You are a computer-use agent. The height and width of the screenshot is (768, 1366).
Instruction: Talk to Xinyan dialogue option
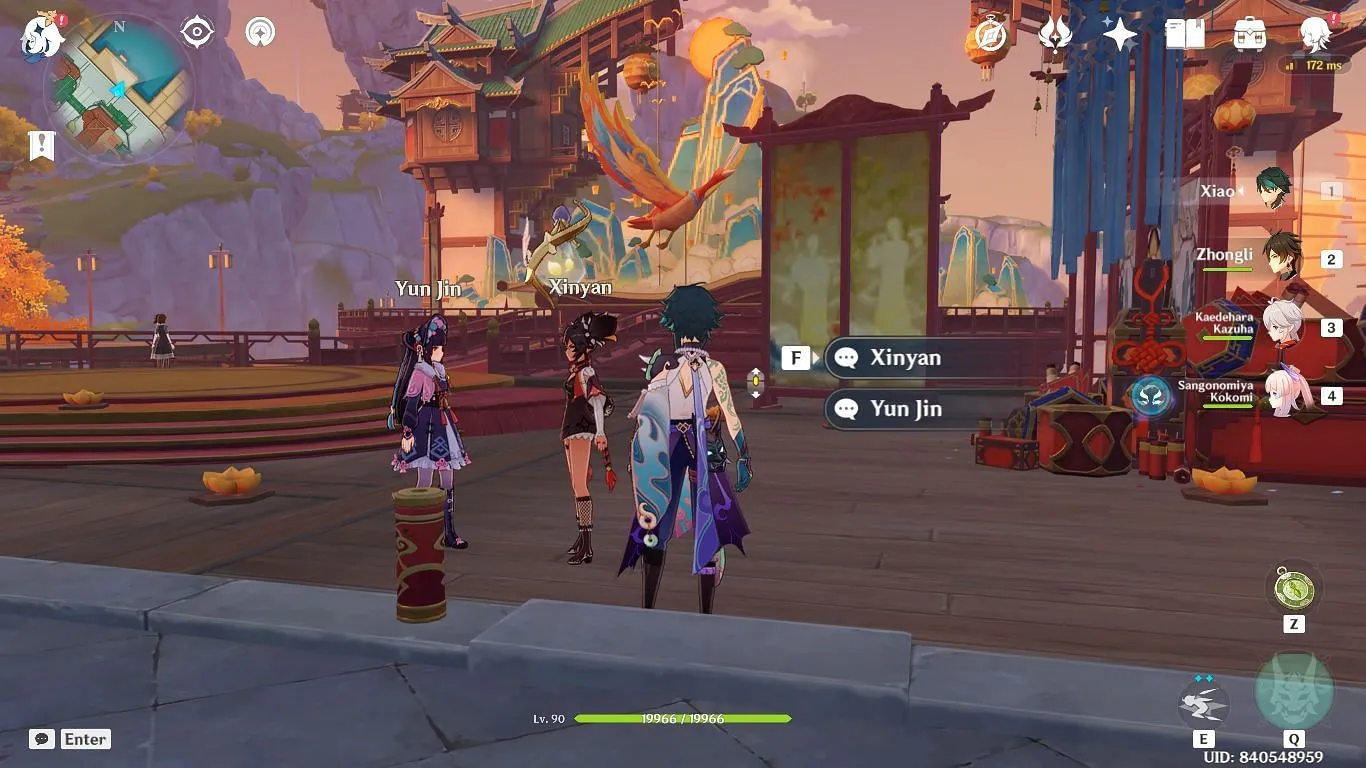pos(905,358)
